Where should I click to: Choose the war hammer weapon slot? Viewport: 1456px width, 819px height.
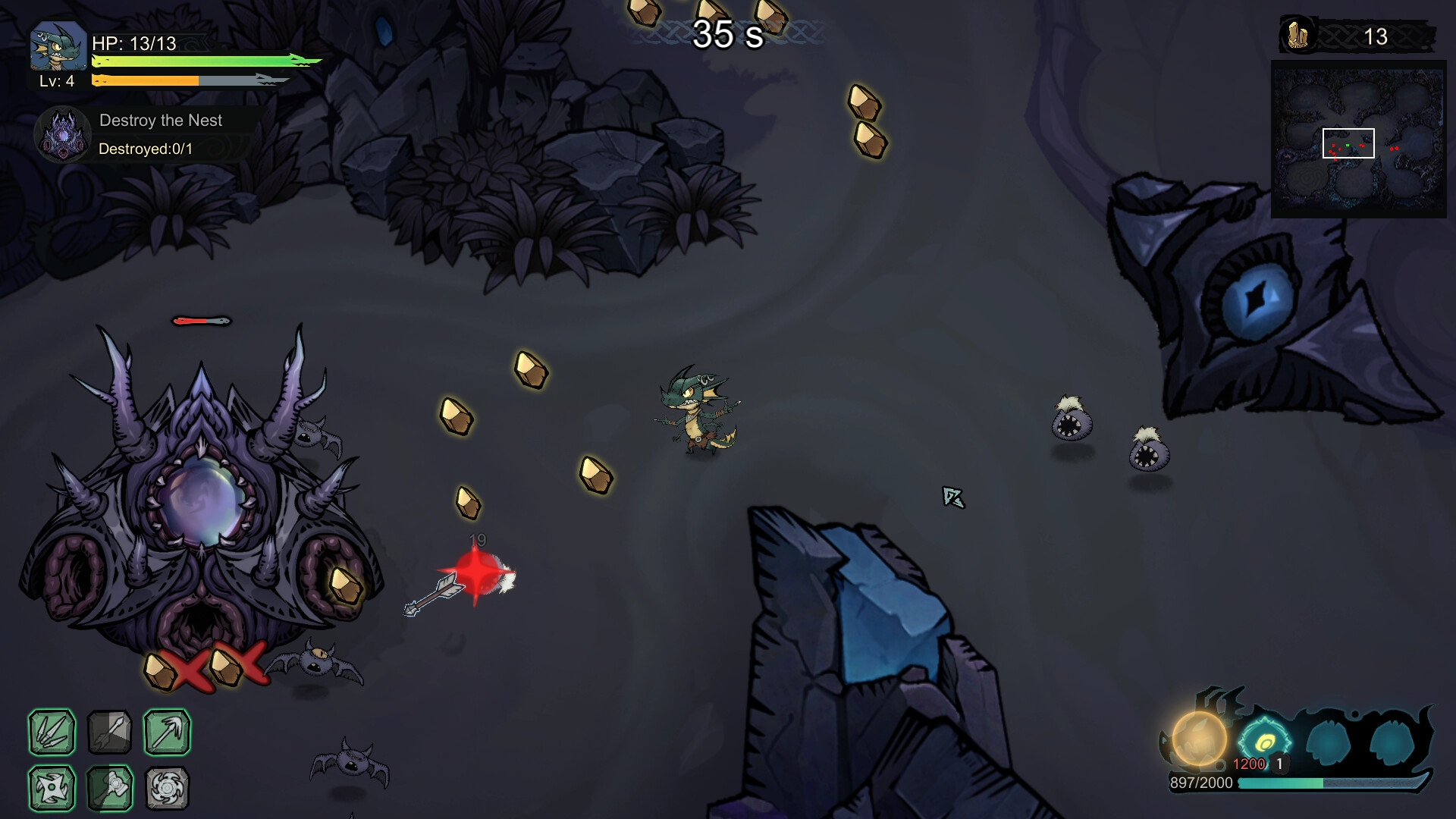click(109, 788)
